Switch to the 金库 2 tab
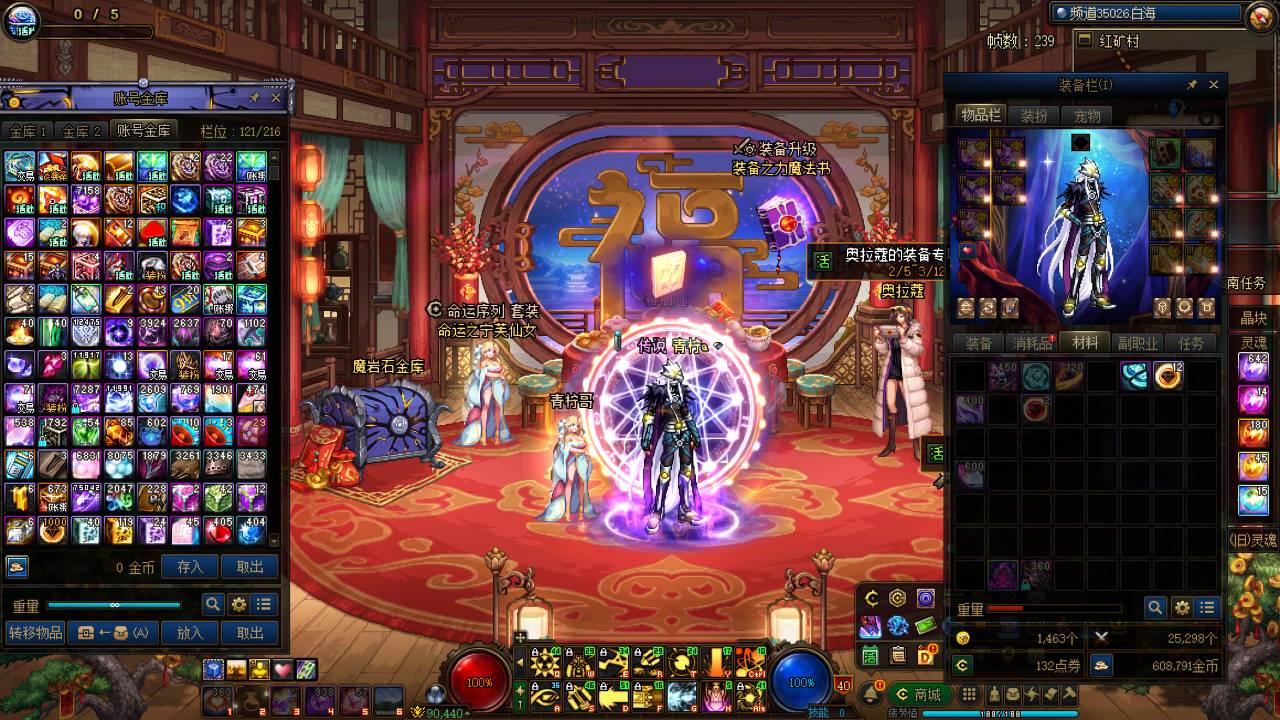The height and width of the screenshot is (720, 1280). (x=82, y=131)
